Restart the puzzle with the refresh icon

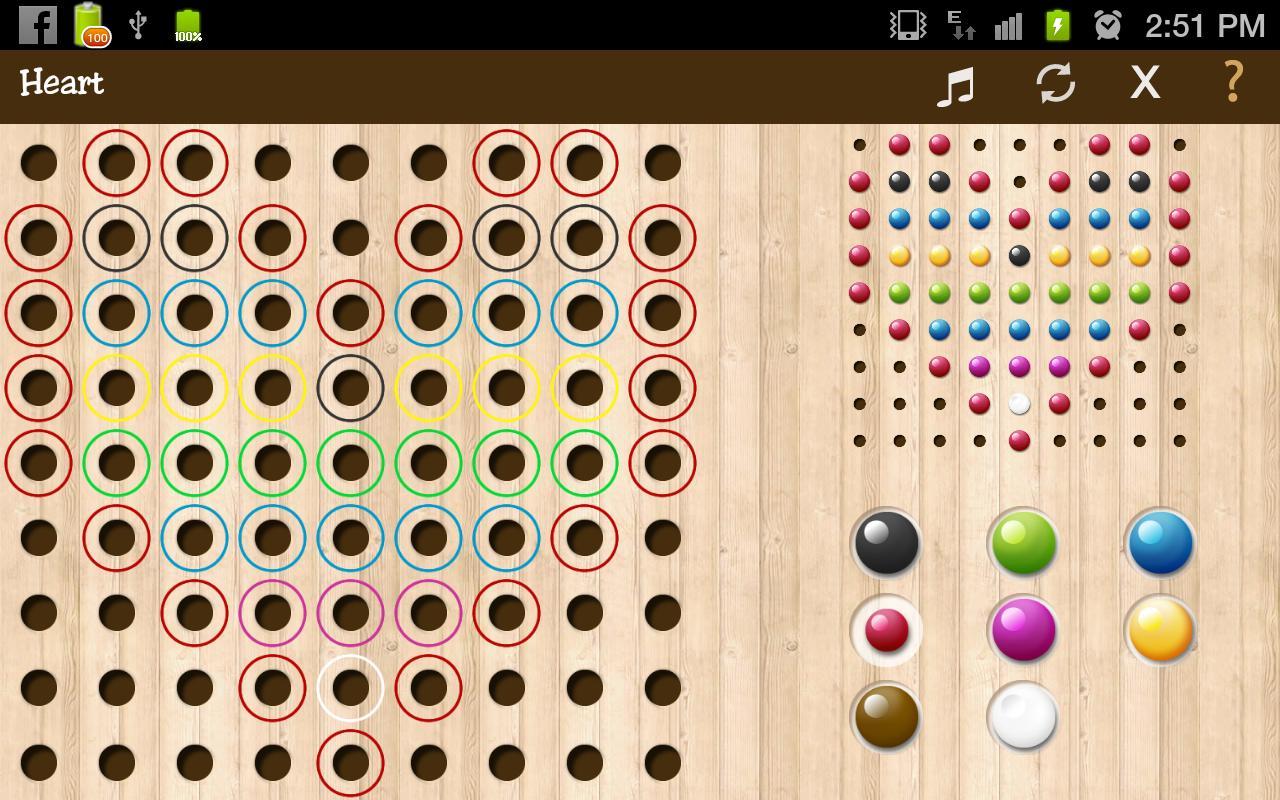pos(1058,84)
